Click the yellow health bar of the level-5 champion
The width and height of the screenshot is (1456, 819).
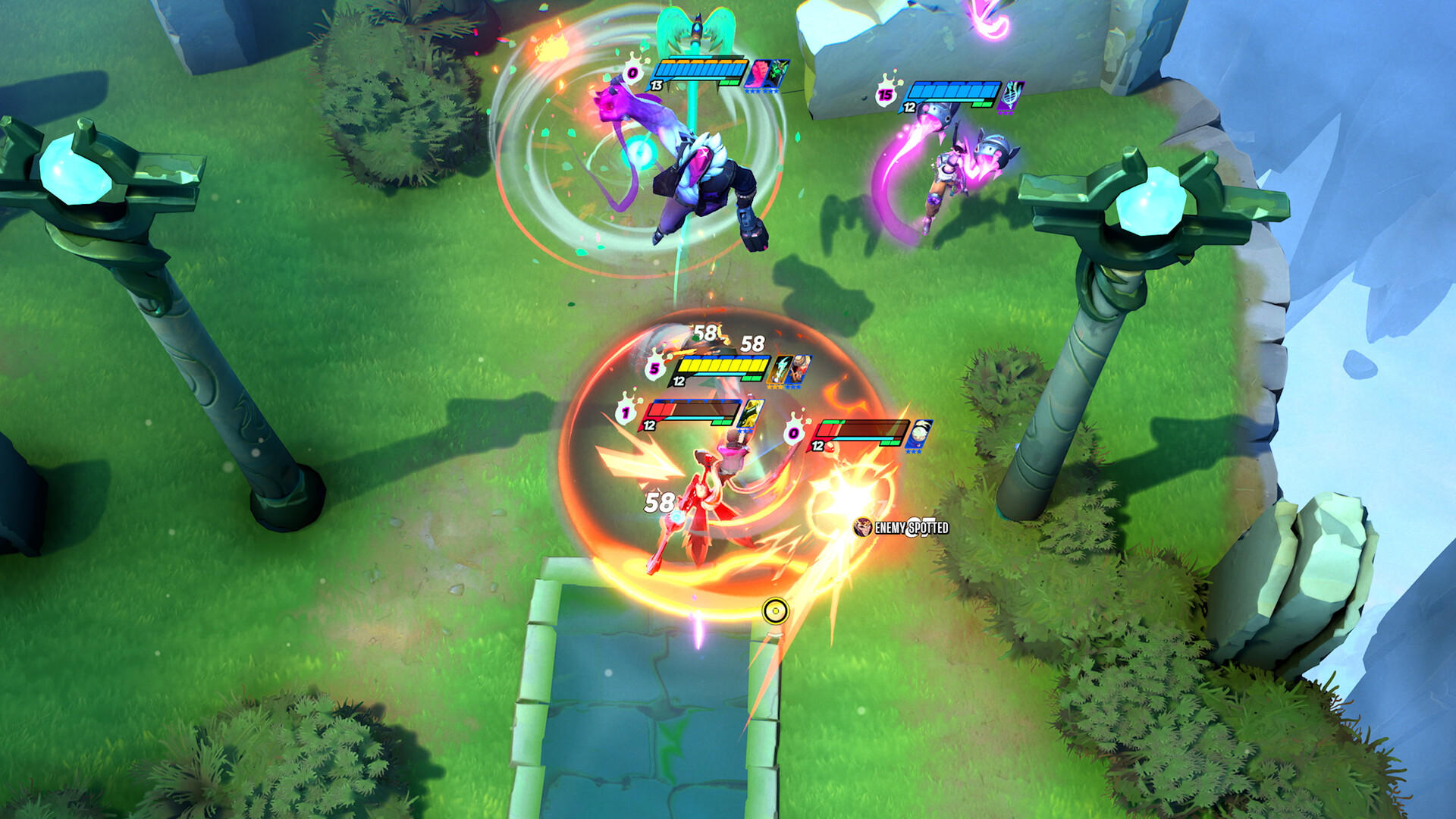coord(721,365)
